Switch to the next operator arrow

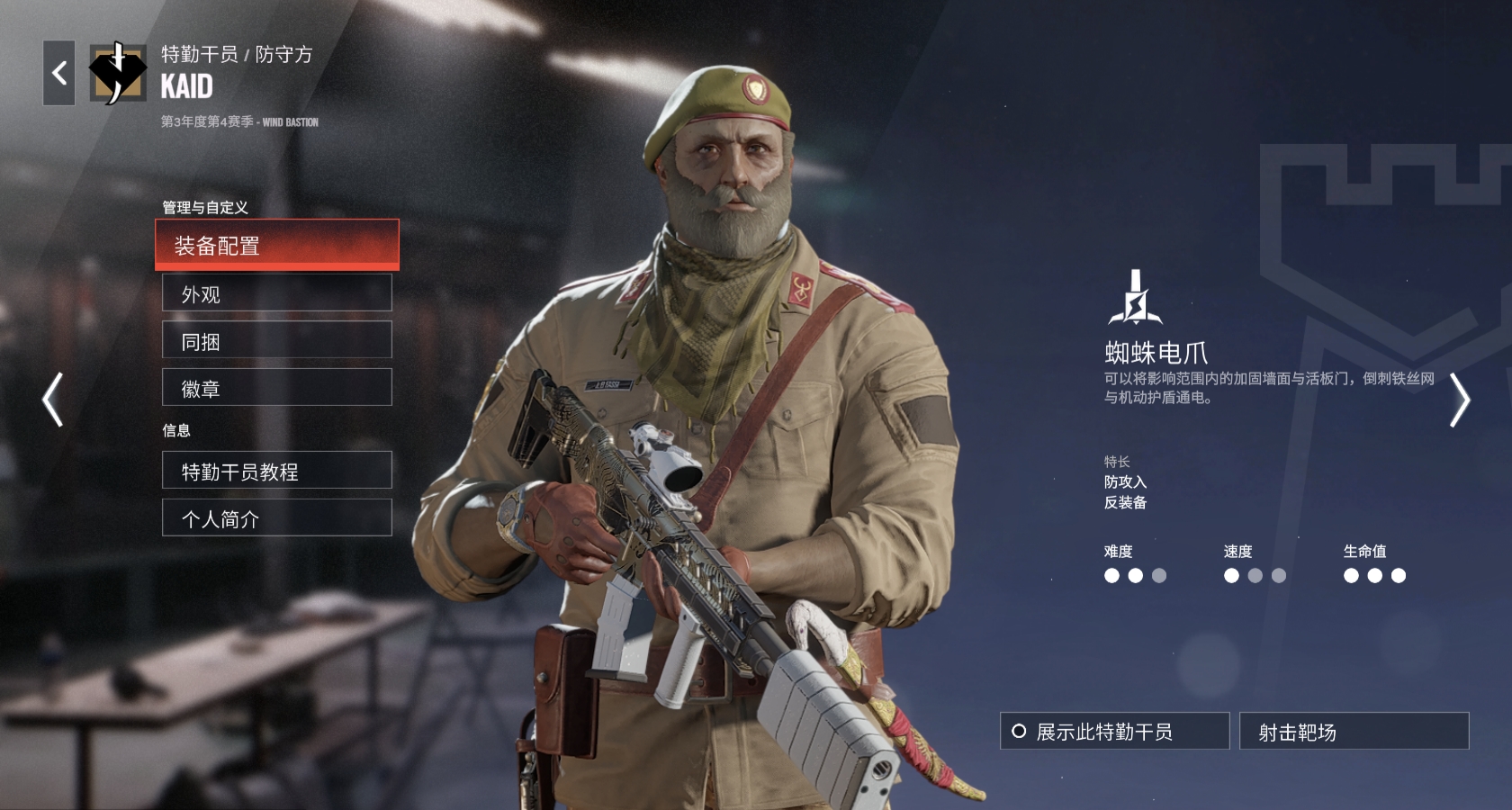click(1459, 400)
